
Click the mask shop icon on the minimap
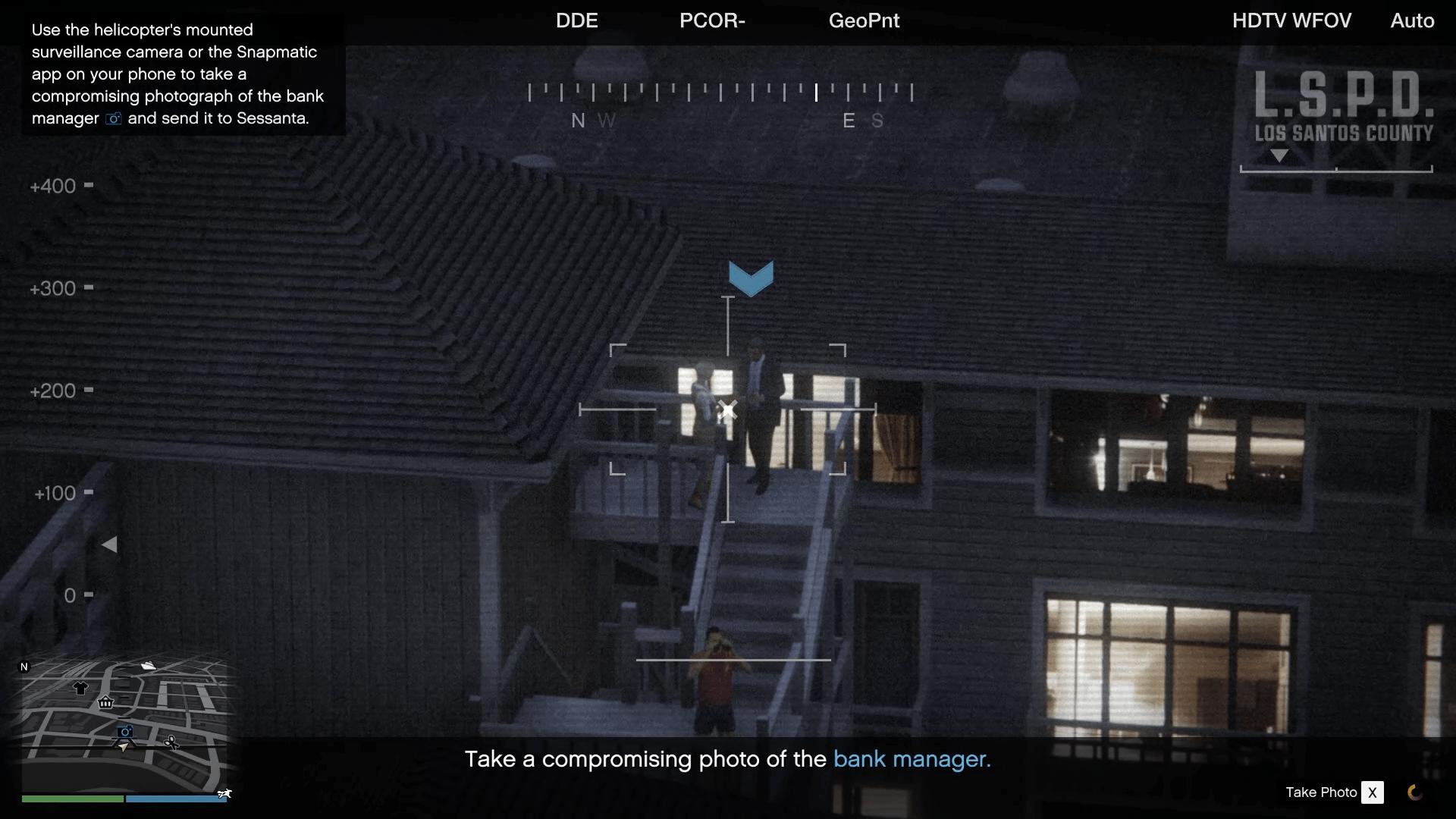click(105, 703)
